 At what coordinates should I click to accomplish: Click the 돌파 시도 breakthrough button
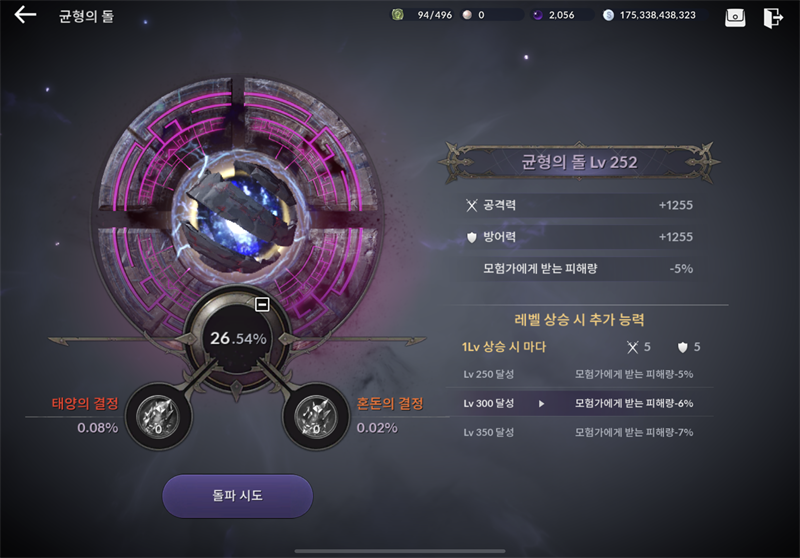[237, 496]
